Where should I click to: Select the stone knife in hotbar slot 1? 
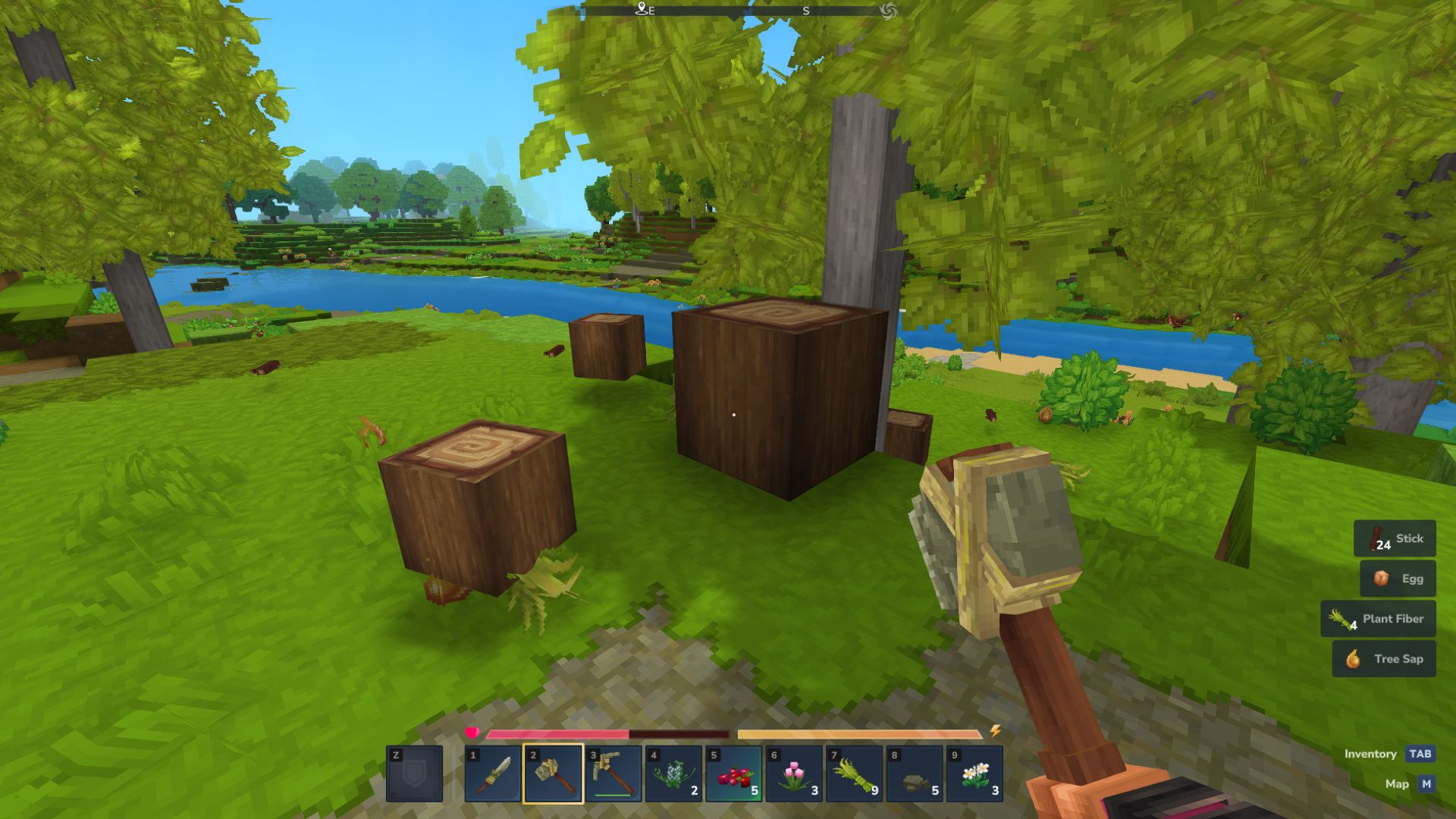pyautogui.click(x=491, y=771)
